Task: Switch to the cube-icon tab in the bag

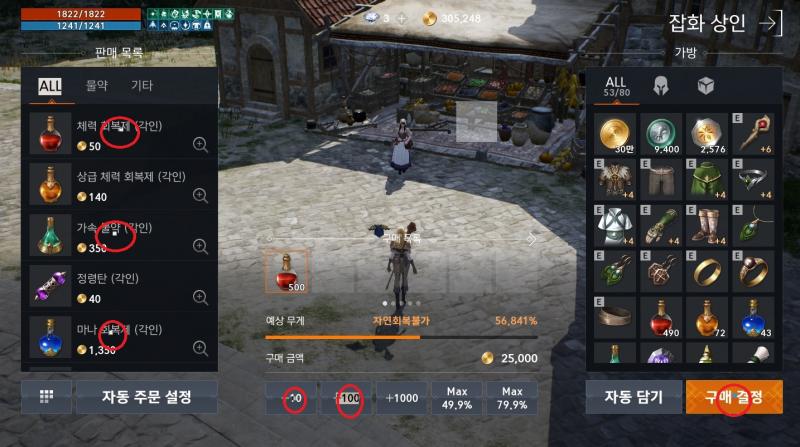Action: (705, 85)
